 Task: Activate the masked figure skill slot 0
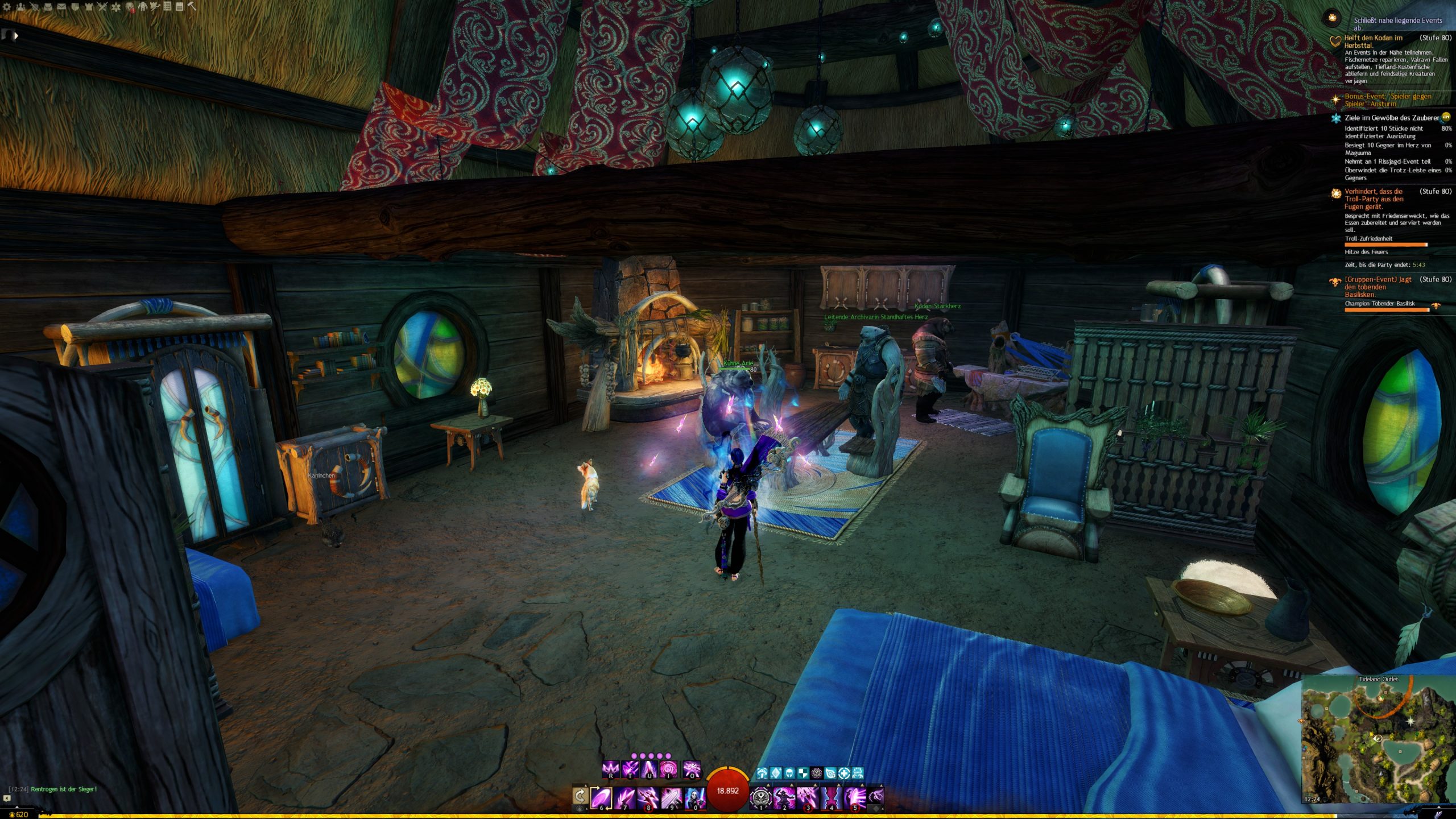click(x=694, y=797)
